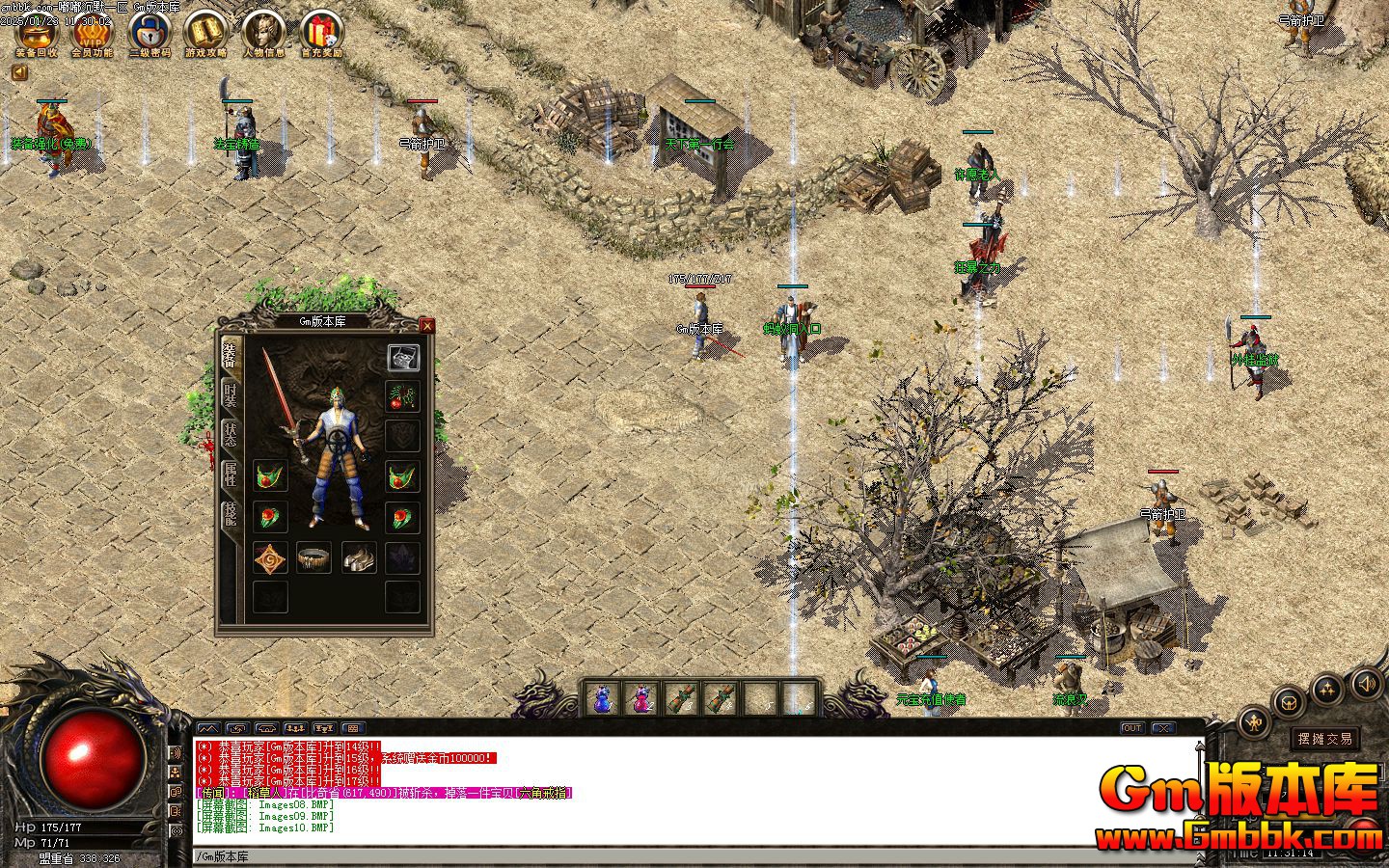Click the chat input field
The width and height of the screenshot is (1389, 868).
point(675,856)
